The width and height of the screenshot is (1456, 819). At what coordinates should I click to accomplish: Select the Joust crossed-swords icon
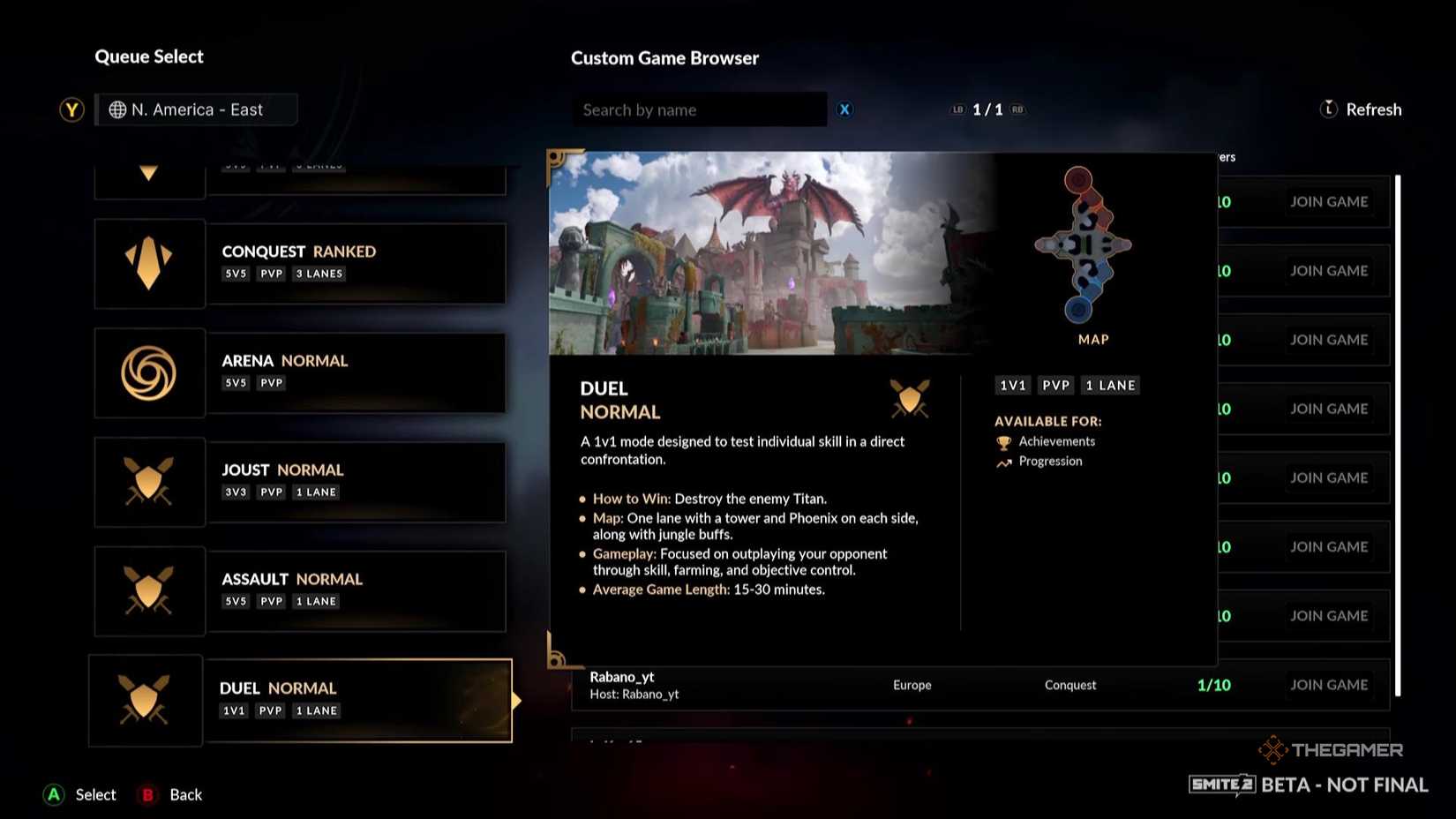coord(149,482)
